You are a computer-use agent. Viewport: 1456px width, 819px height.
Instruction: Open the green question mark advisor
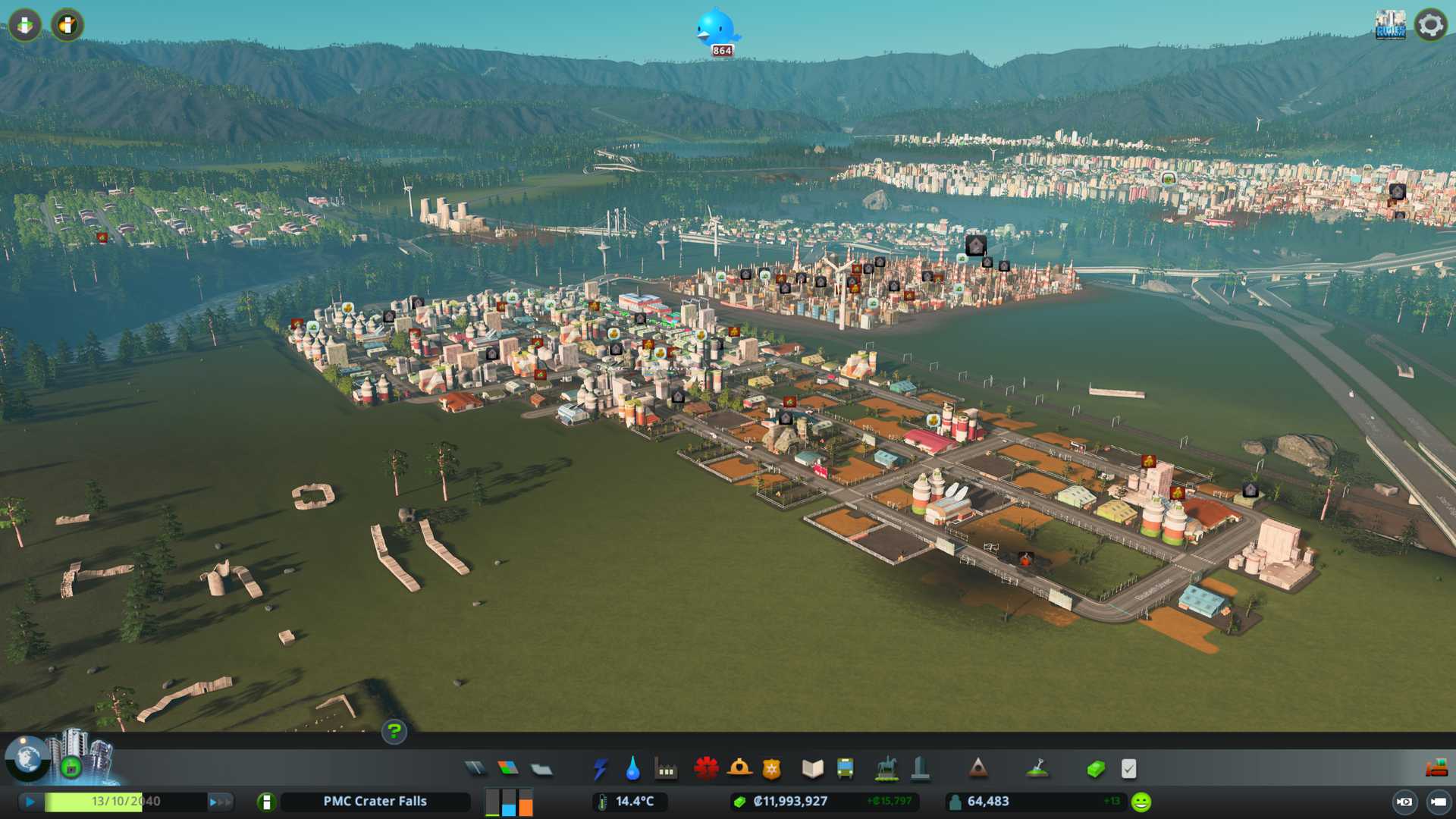(x=394, y=731)
